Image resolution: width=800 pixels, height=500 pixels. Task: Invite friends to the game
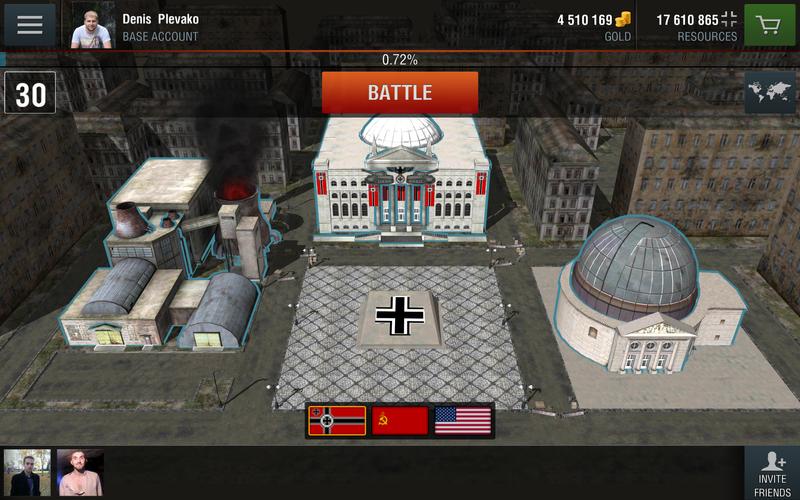[x=771, y=472]
